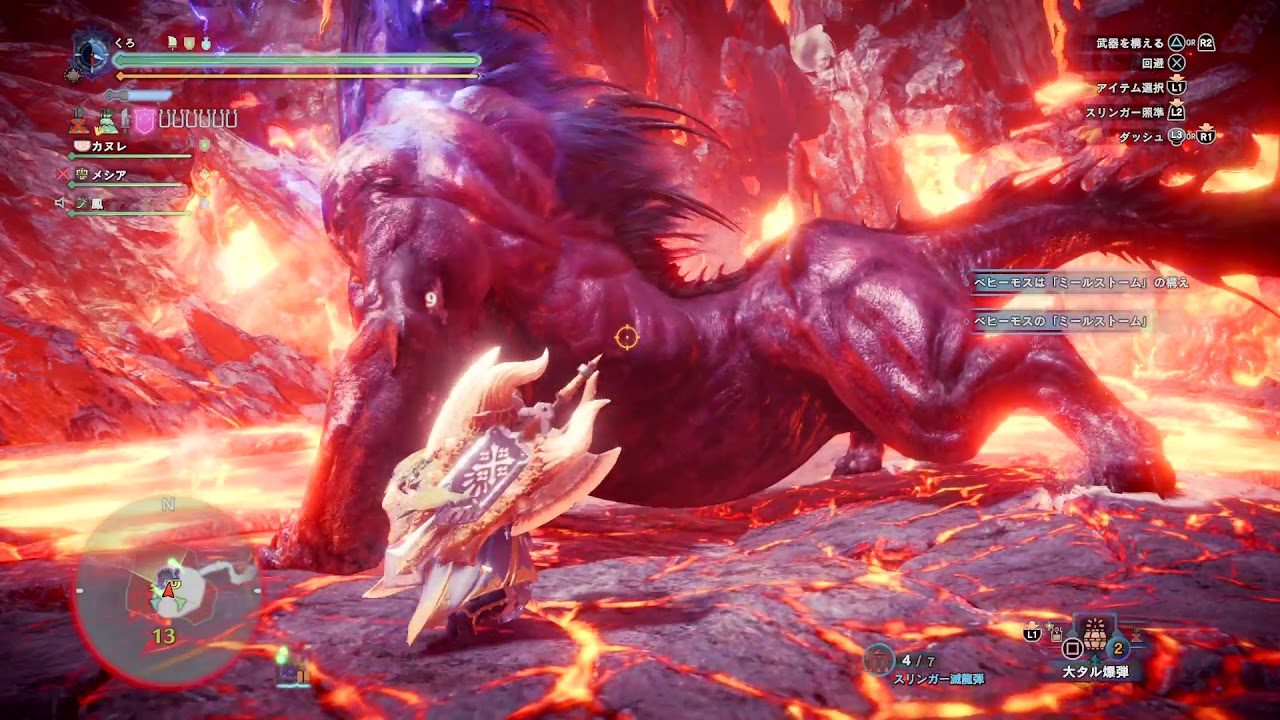
Task: Toggle the red X status marker next to メシア
Action: (64, 173)
